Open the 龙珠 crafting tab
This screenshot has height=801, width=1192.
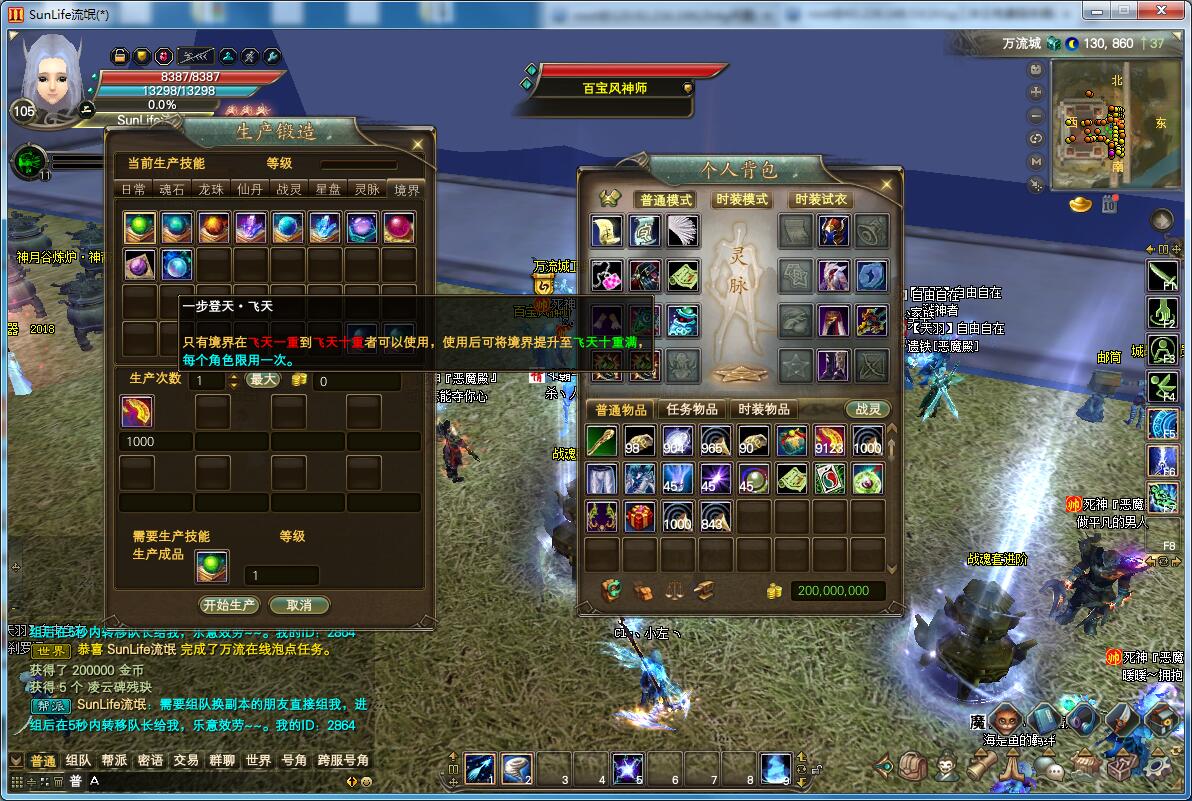click(210, 189)
